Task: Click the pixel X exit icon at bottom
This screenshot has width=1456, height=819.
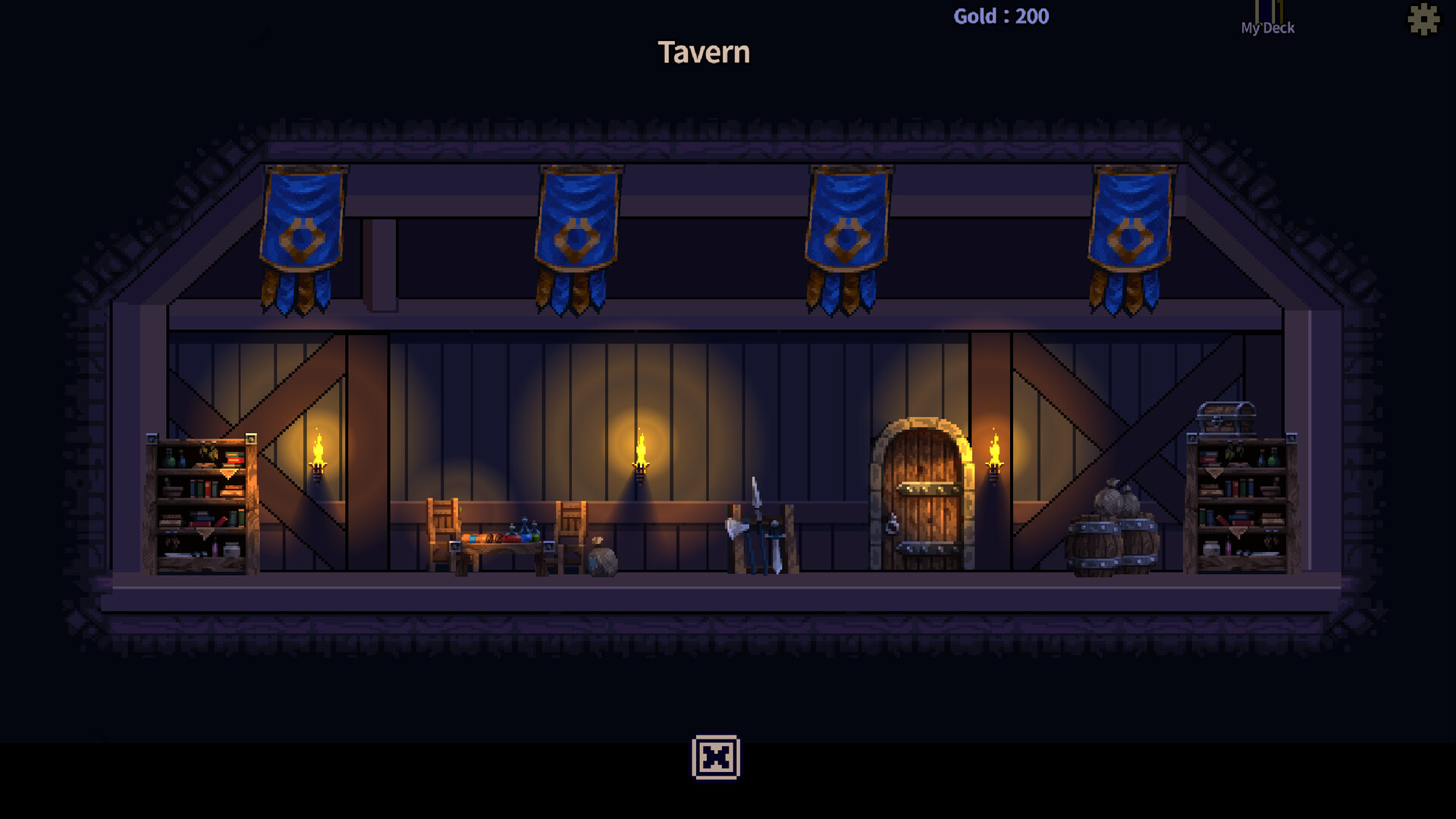Action: point(716,758)
